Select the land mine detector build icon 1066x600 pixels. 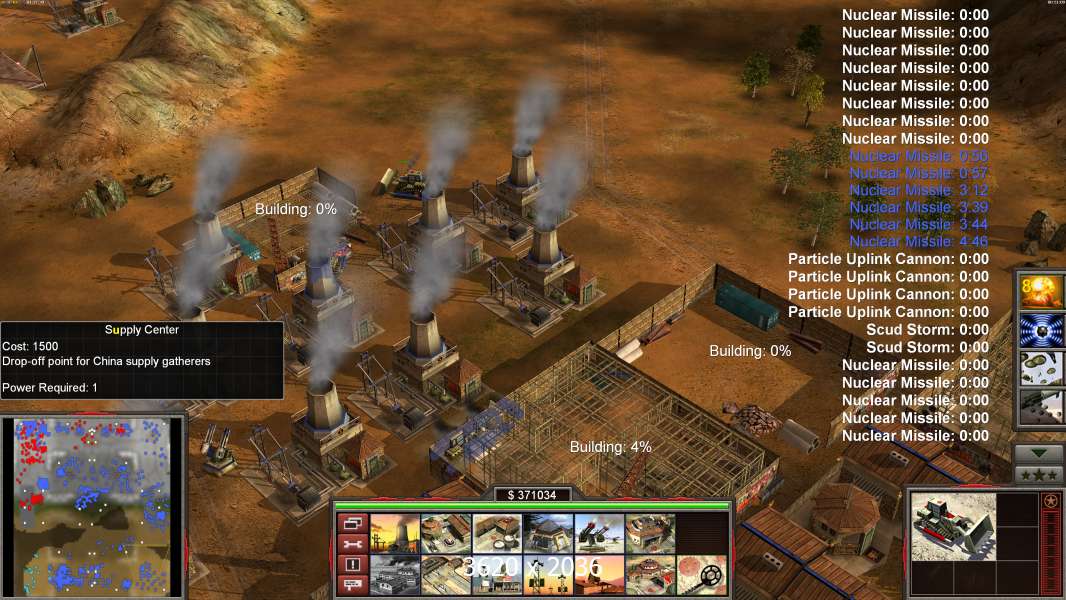700,574
